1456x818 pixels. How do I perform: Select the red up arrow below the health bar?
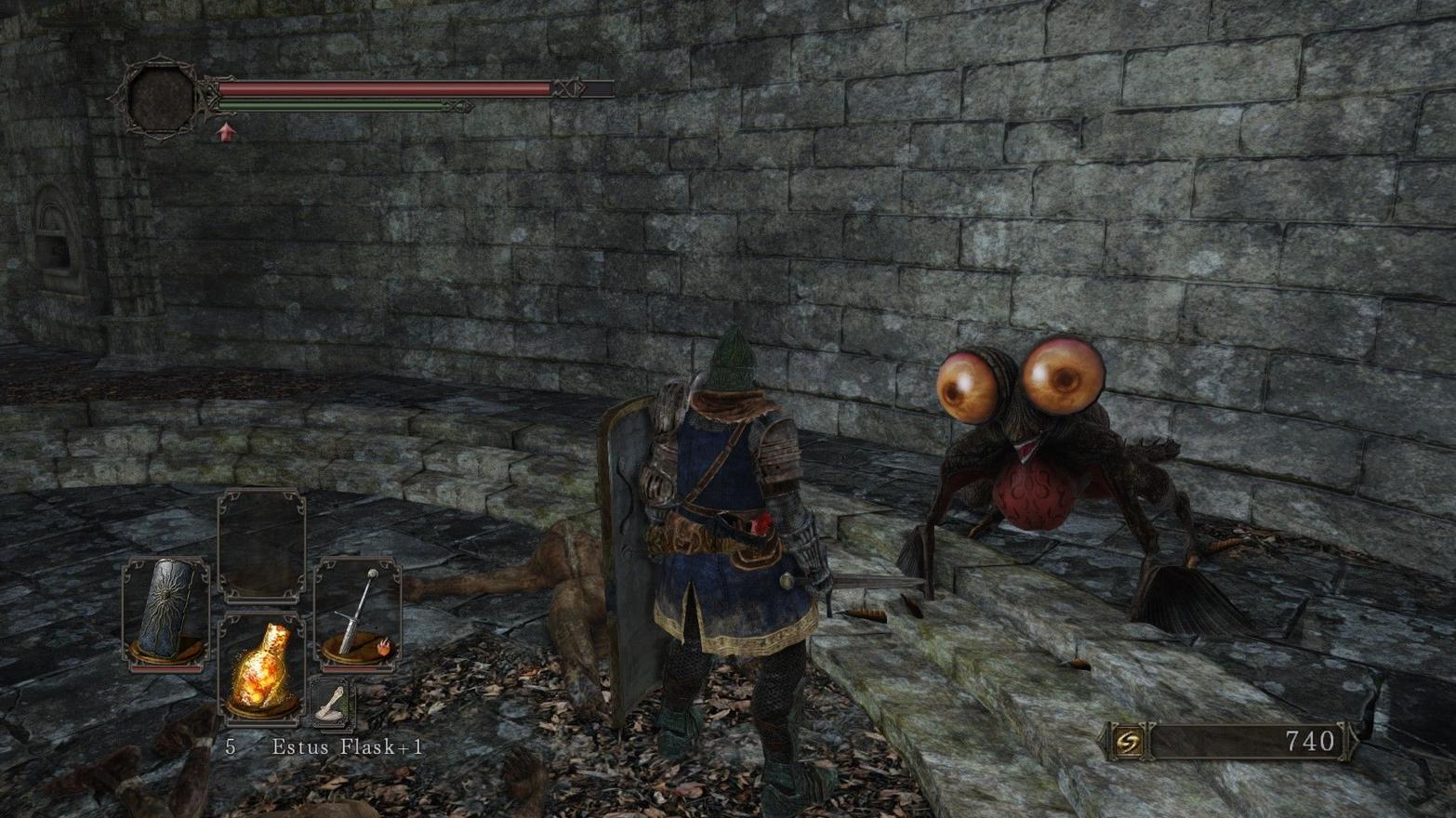pos(224,132)
